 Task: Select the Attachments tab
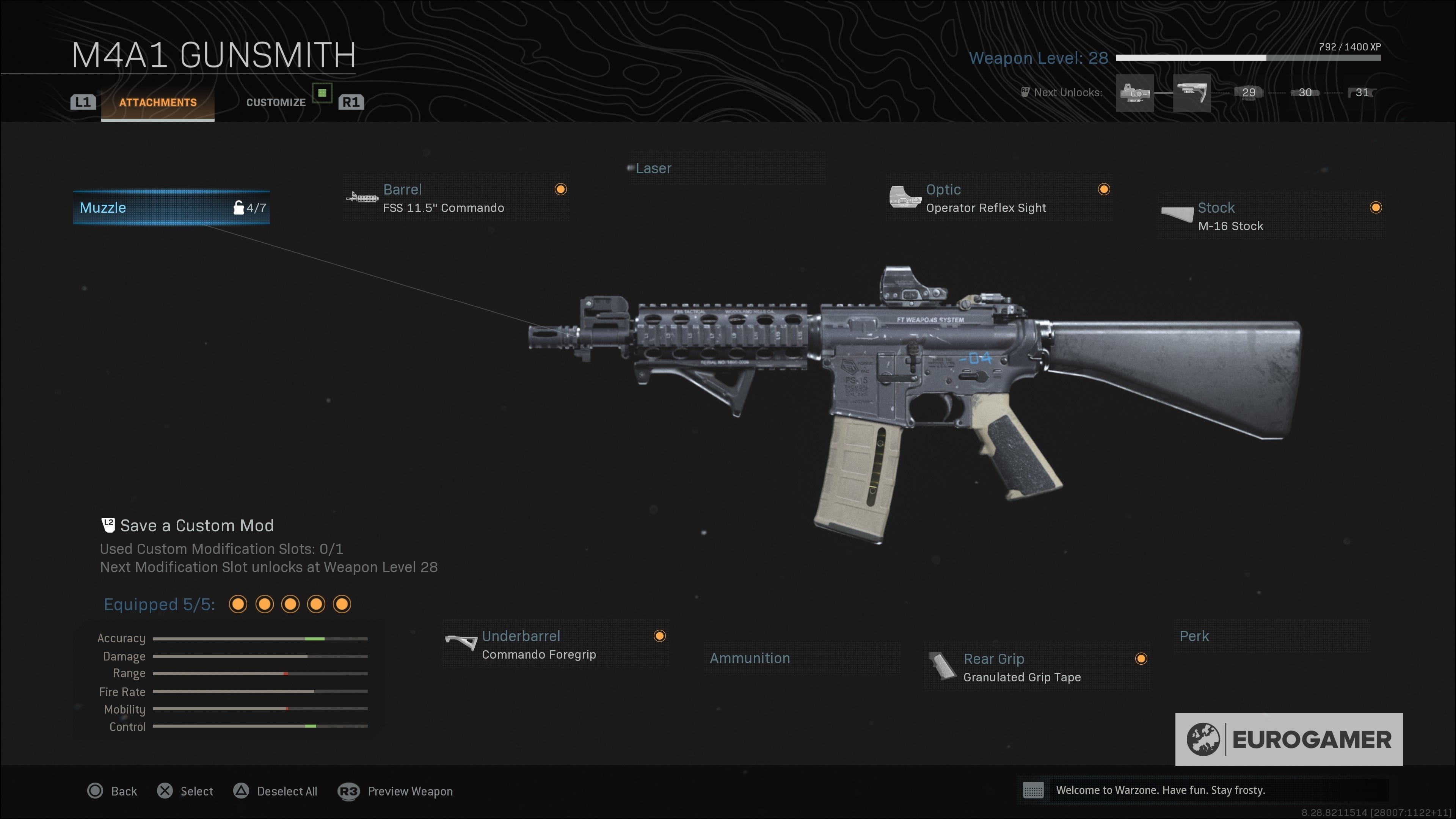click(x=157, y=102)
